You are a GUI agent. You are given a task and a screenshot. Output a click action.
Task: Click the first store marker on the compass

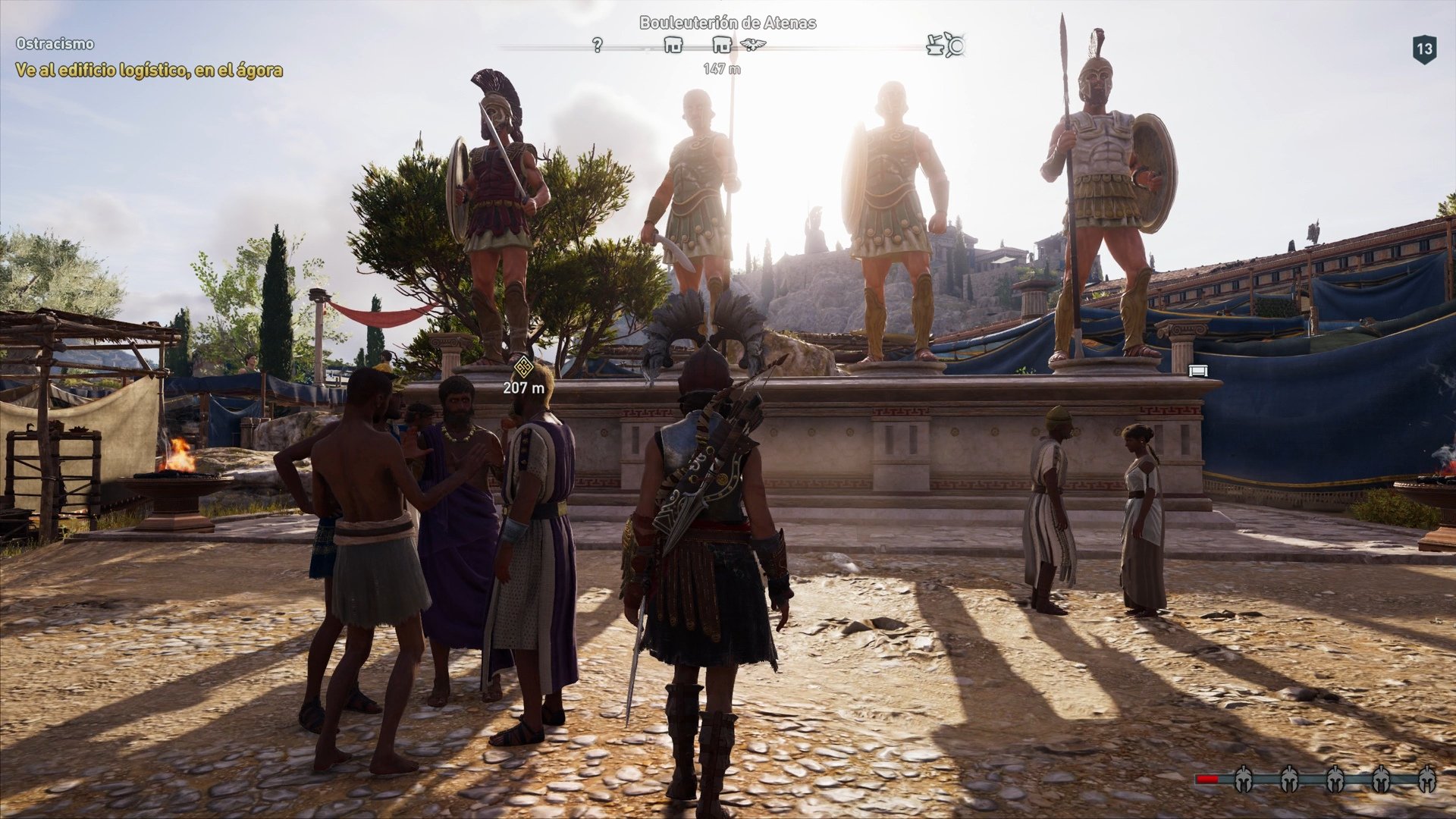pyautogui.click(x=673, y=44)
